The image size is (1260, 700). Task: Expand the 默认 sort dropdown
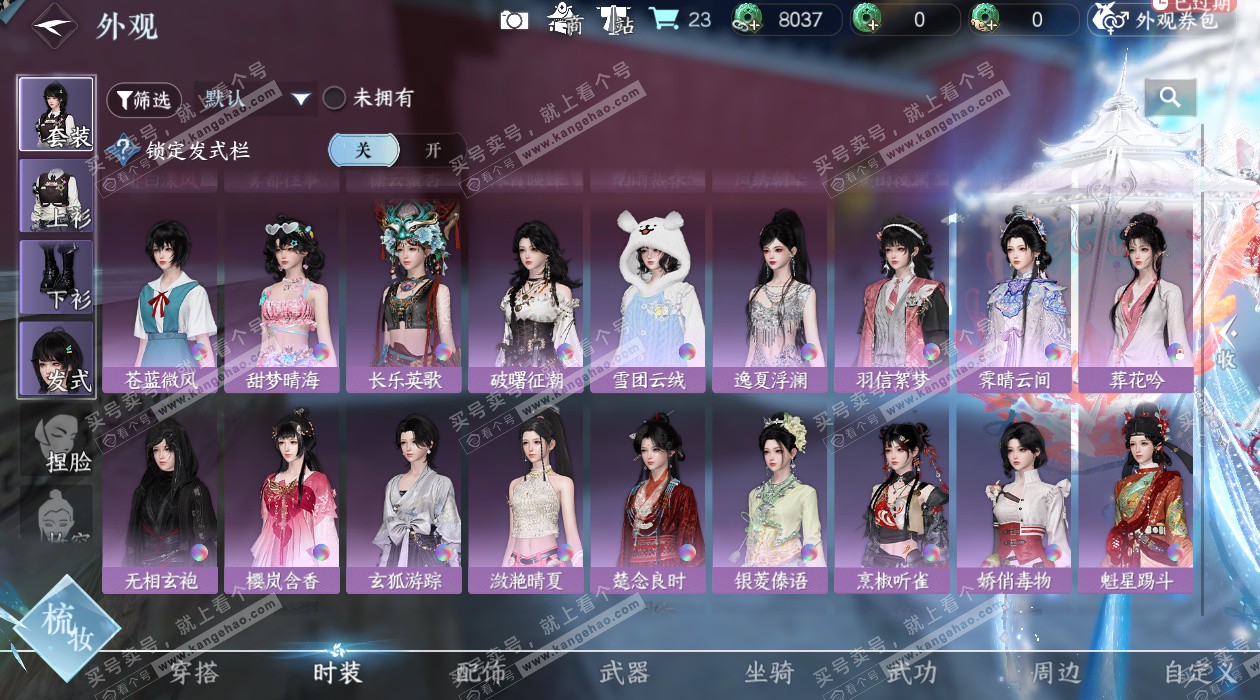tap(301, 98)
